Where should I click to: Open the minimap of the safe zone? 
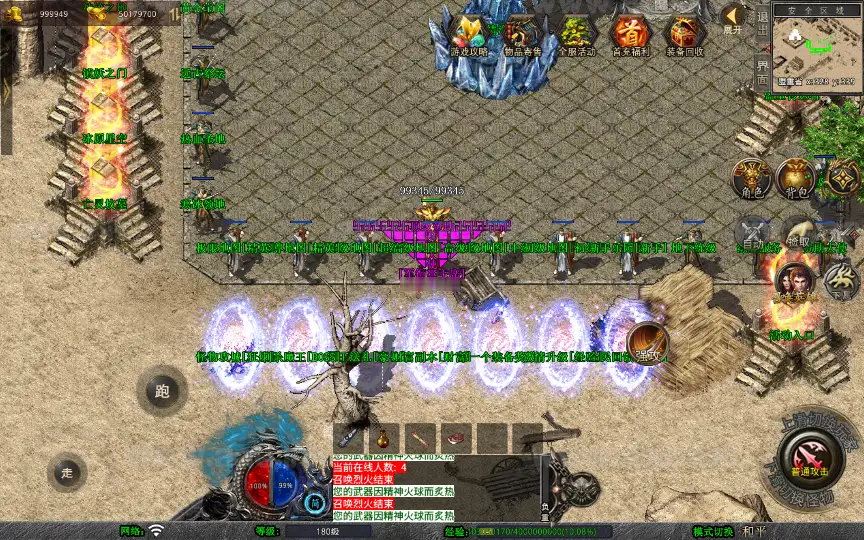pos(819,45)
